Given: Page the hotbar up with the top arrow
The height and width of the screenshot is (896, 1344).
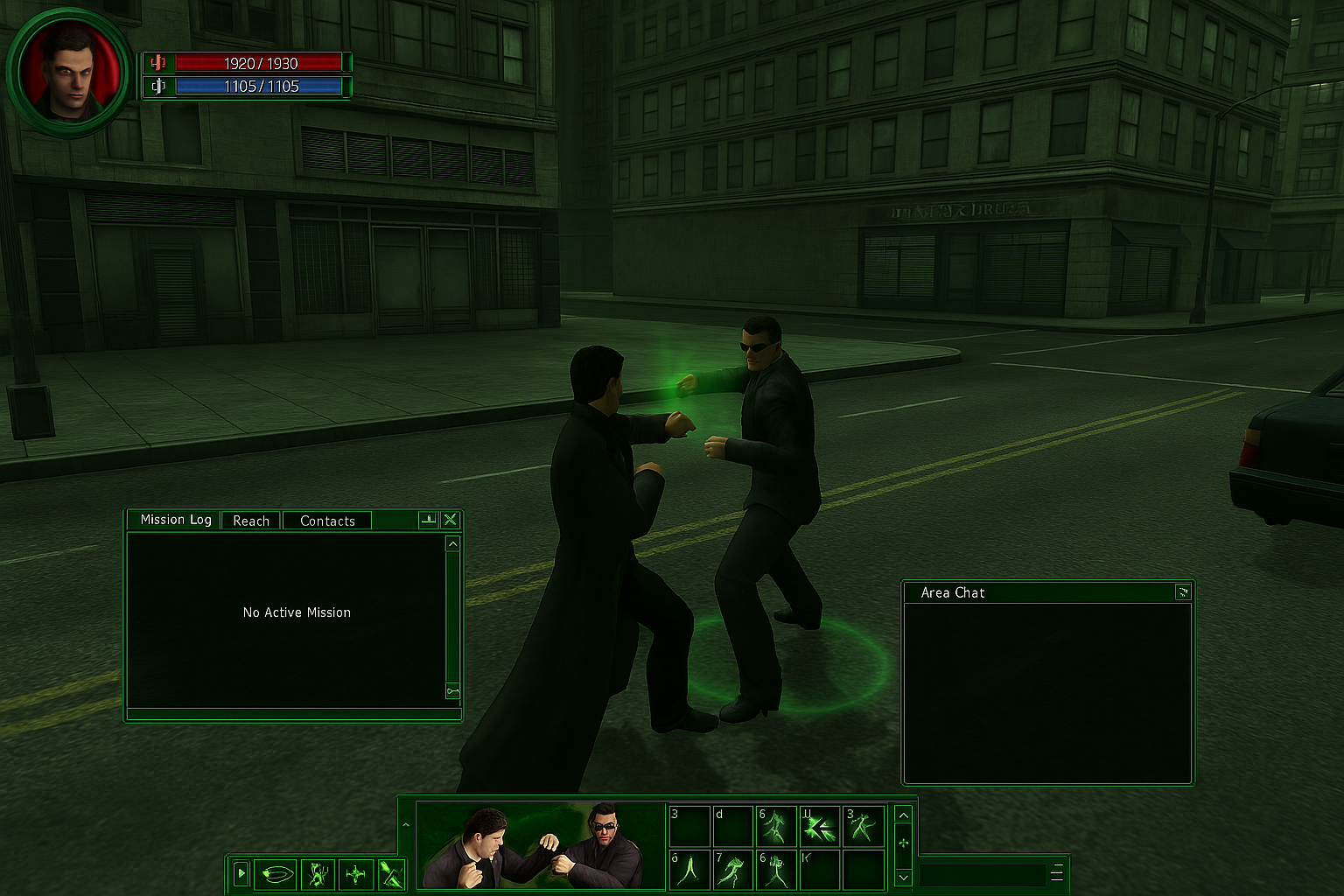Looking at the screenshot, I should tap(904, 815).
